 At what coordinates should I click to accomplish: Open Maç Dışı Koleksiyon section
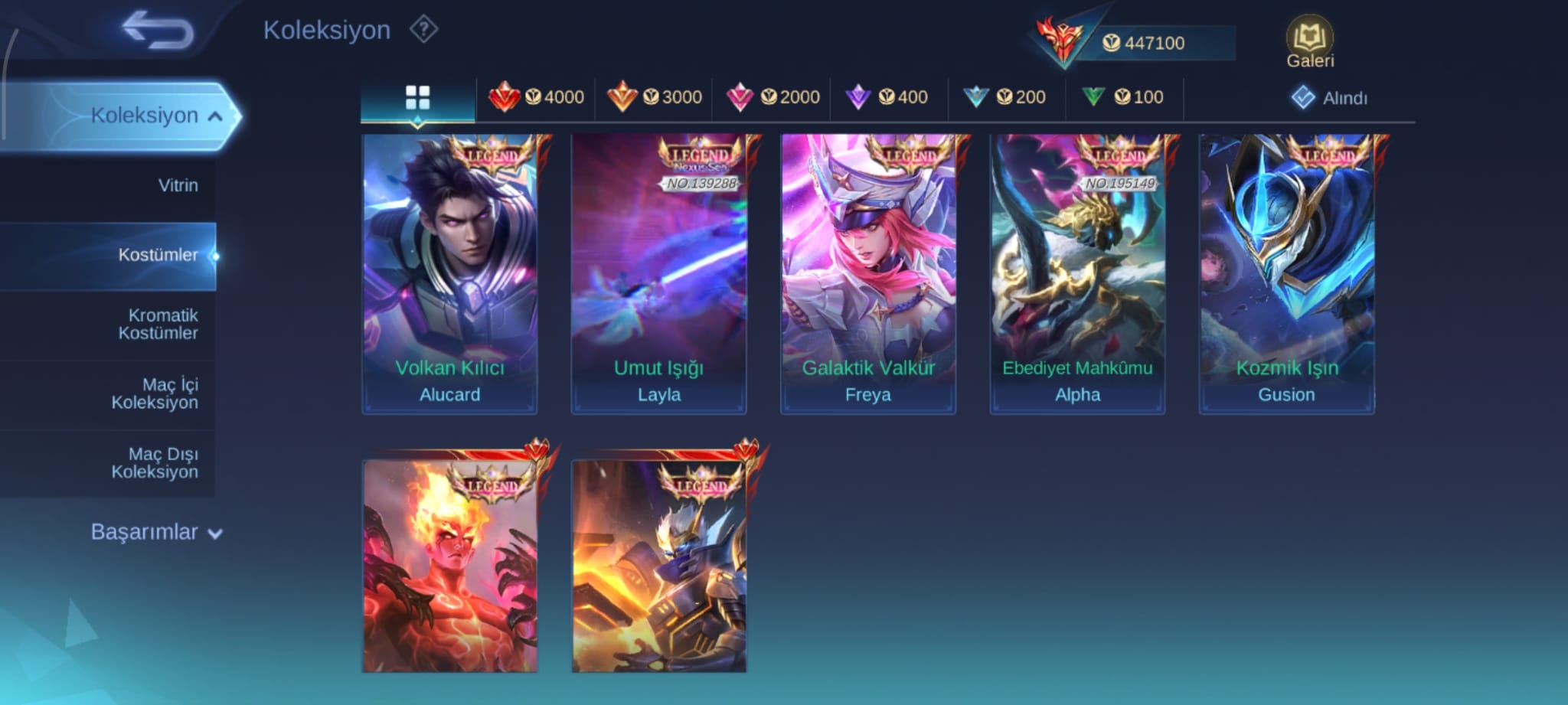click(x=155, y=463)
